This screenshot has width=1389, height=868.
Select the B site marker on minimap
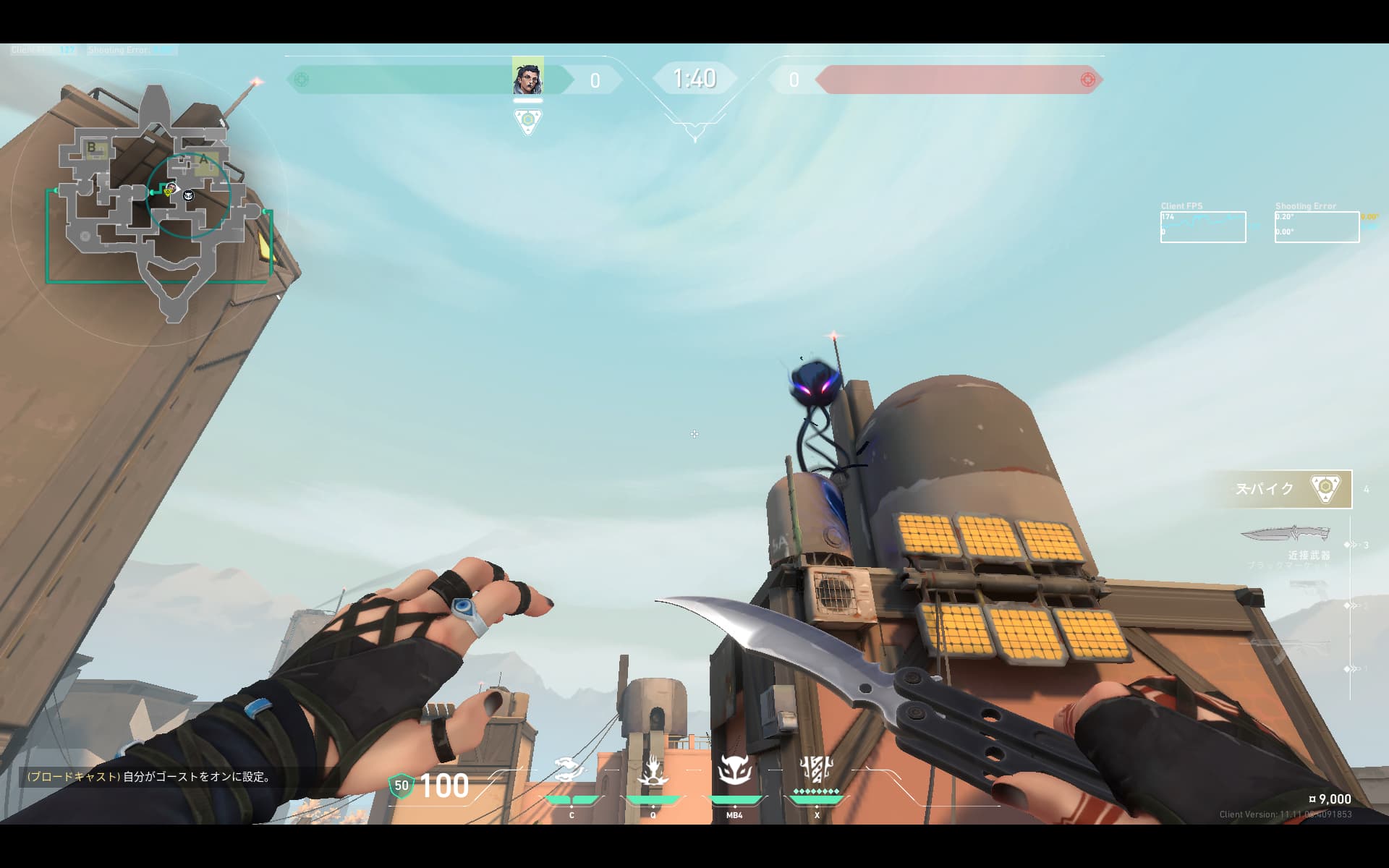92,148
